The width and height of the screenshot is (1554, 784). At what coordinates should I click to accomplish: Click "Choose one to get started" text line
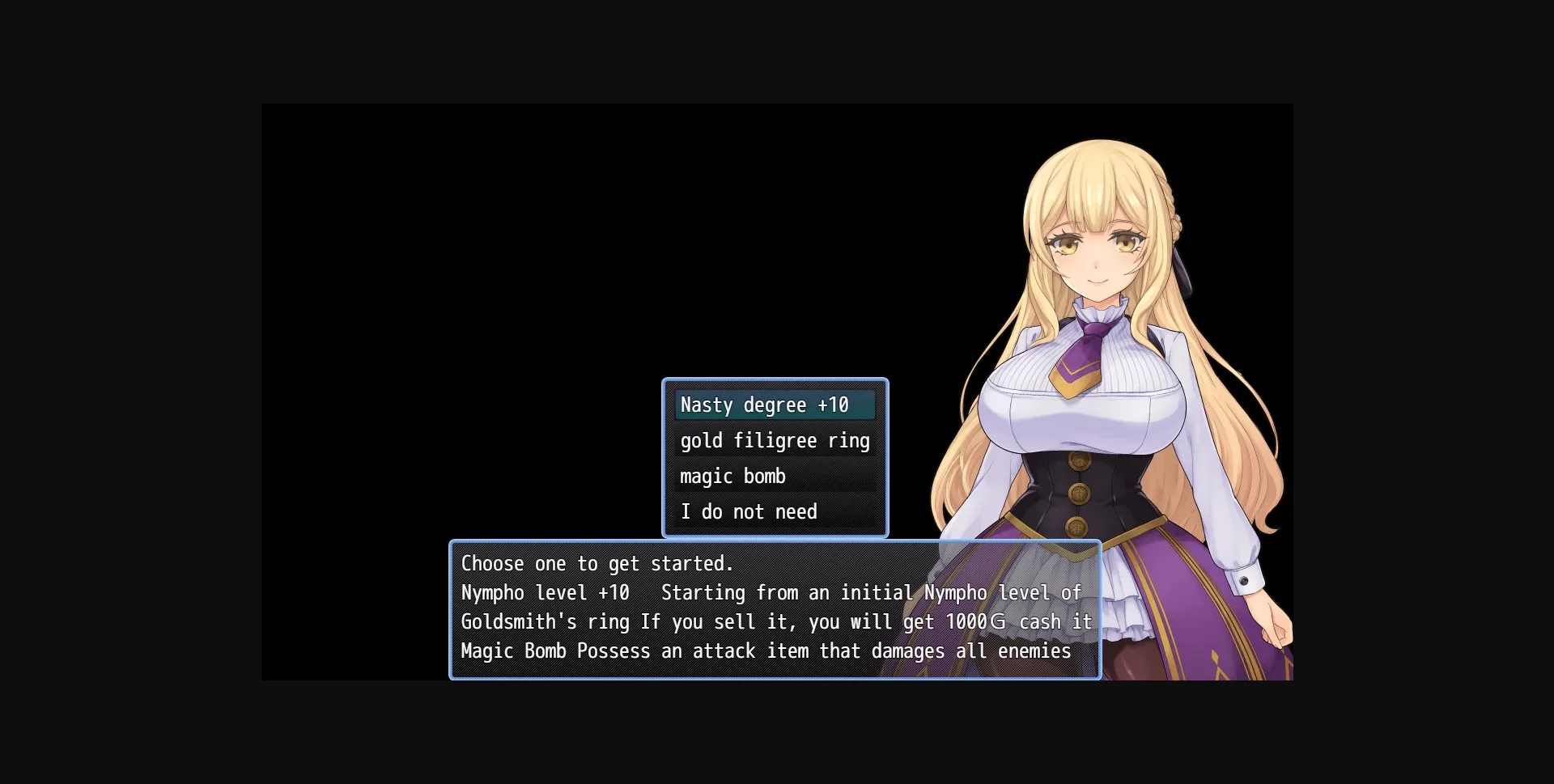(596, 563)
